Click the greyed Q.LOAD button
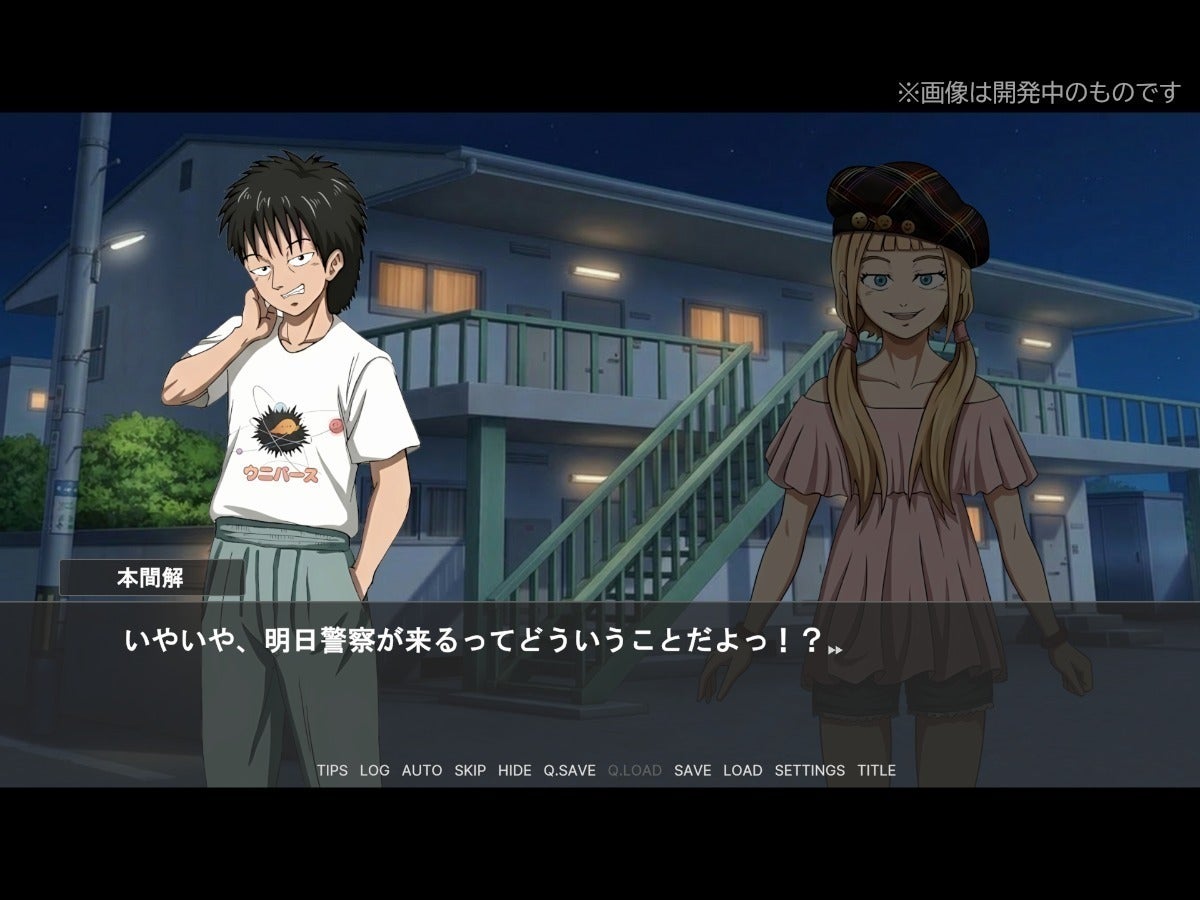Image resolution: width=1200 pixels, height=900 pixels. click(x=634, y=771)
